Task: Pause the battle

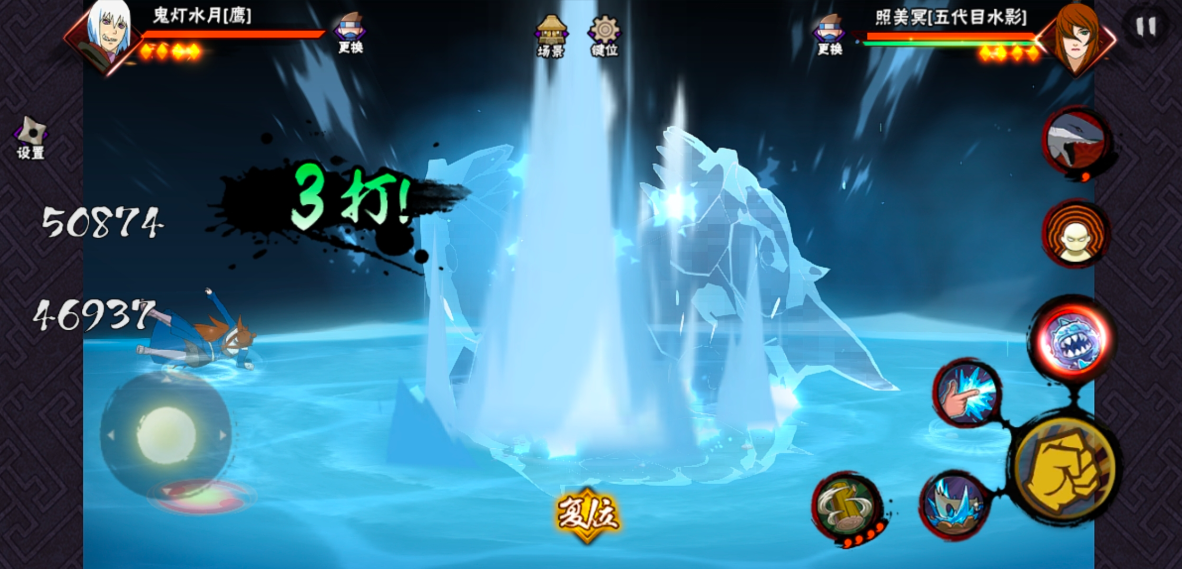Action: click(1146, 26)
